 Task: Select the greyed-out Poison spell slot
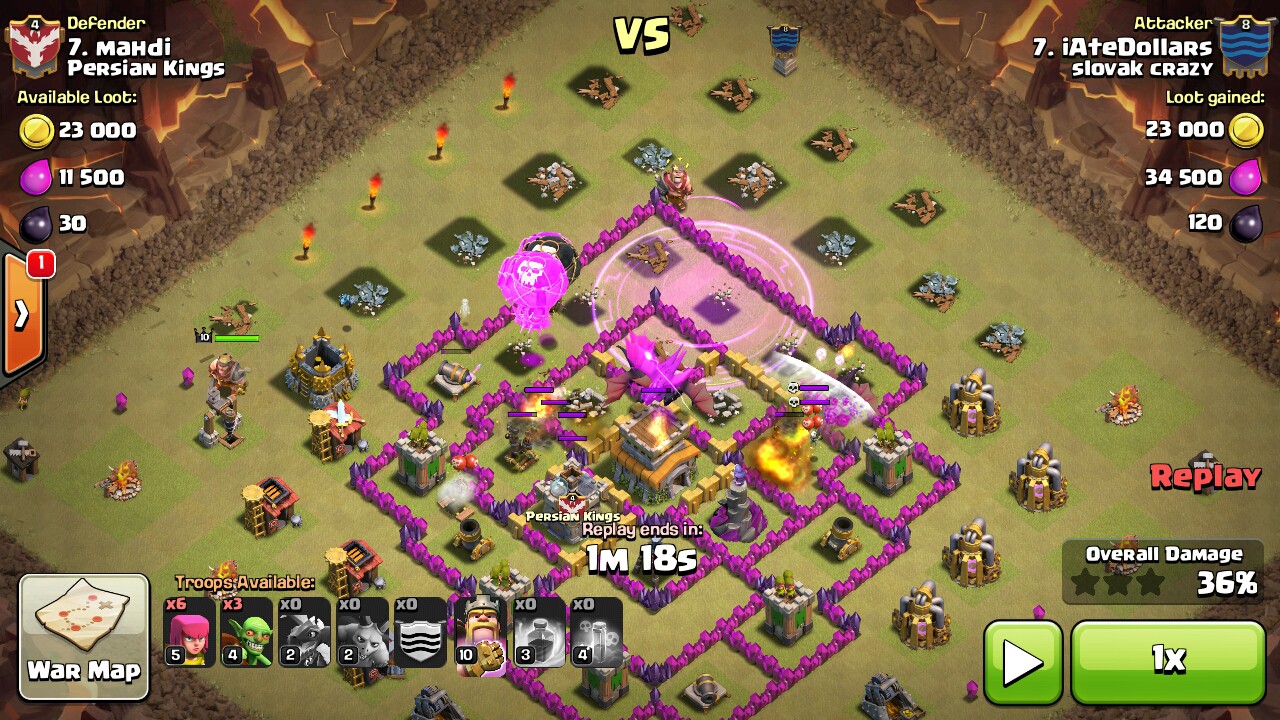coord(597,633)
